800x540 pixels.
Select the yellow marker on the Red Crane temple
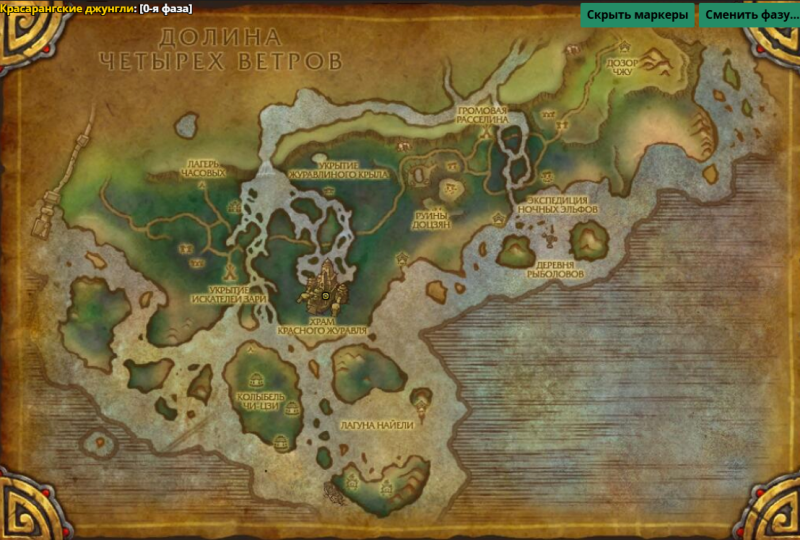(x=325, y=296)
